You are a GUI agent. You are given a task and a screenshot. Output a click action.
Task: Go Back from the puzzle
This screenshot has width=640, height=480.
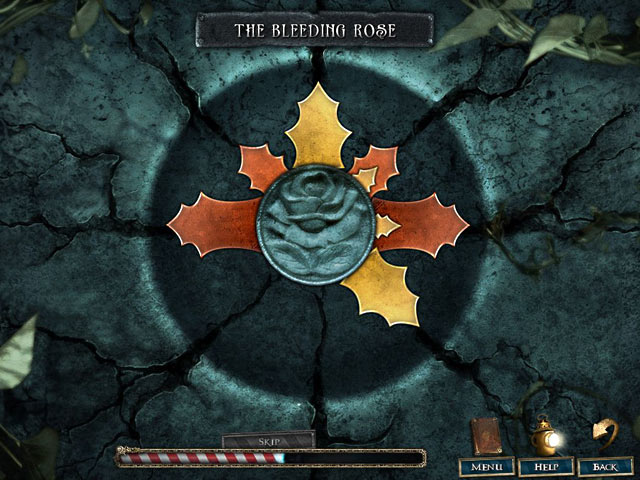point(605,467)
